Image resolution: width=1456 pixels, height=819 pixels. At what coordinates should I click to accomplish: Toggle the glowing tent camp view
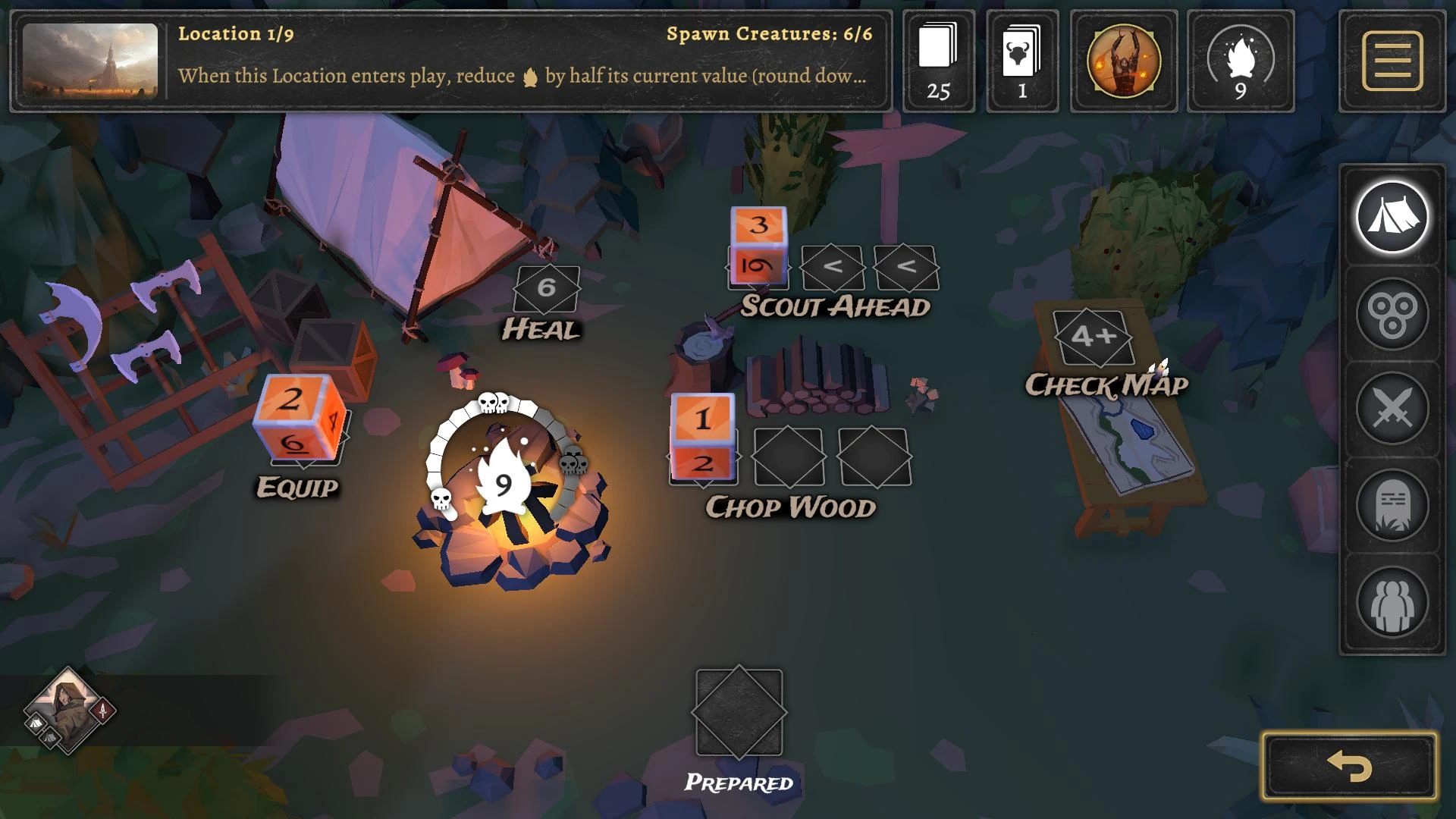(1392, 216)
